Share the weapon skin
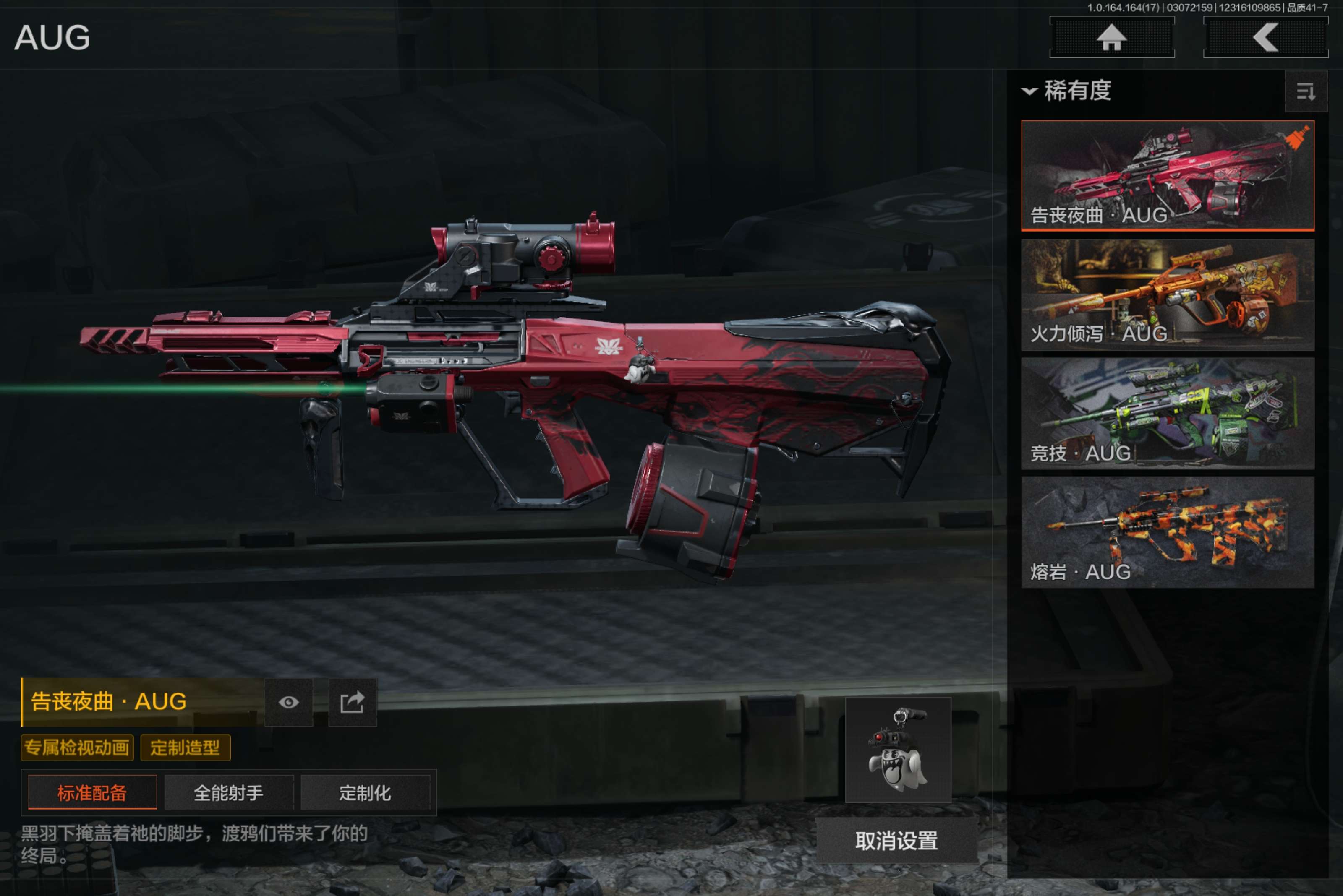 pyautogui.click(x=352, y=702)
